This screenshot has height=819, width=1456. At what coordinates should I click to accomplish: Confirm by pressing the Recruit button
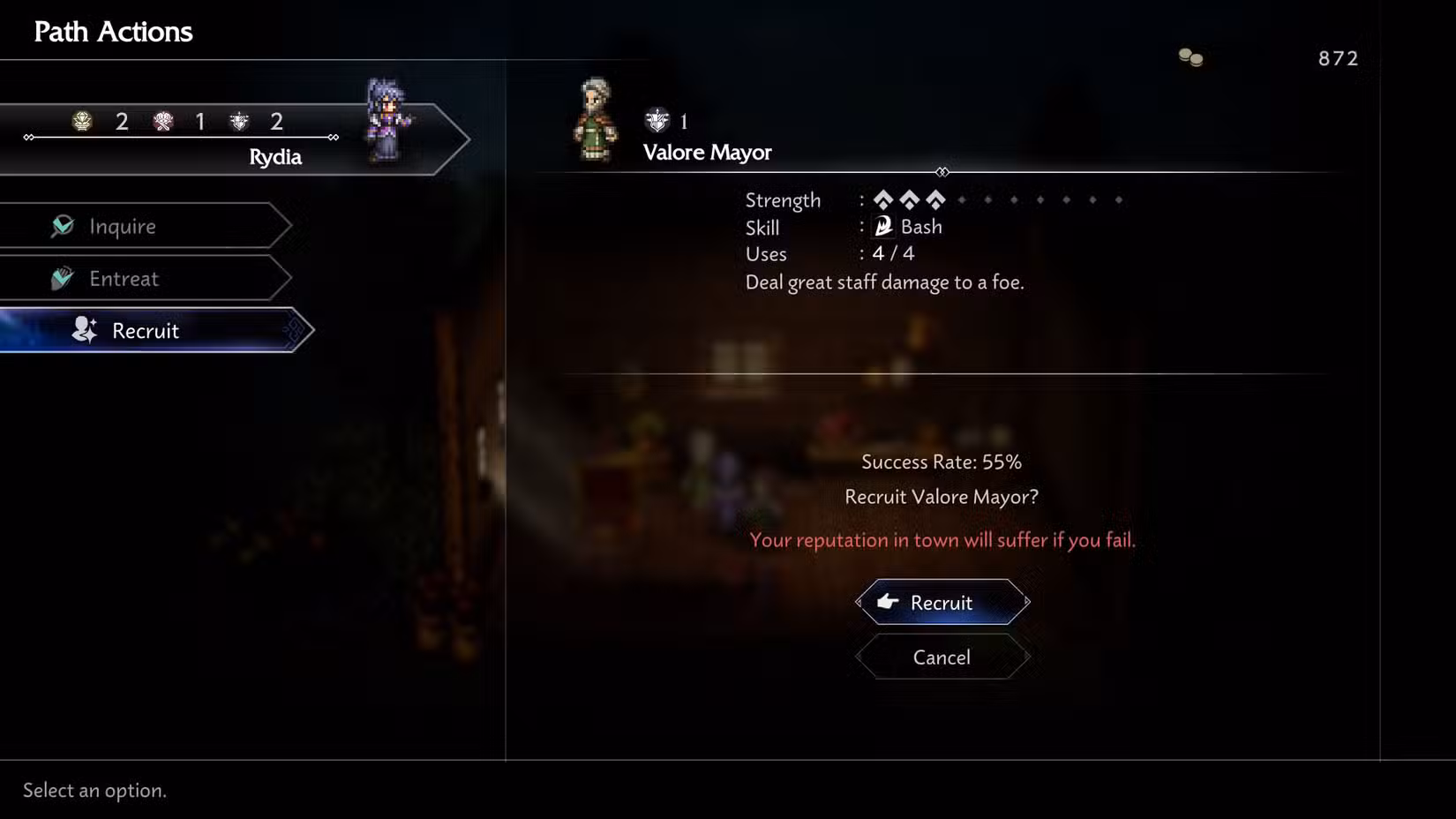[x=941, y=602]
